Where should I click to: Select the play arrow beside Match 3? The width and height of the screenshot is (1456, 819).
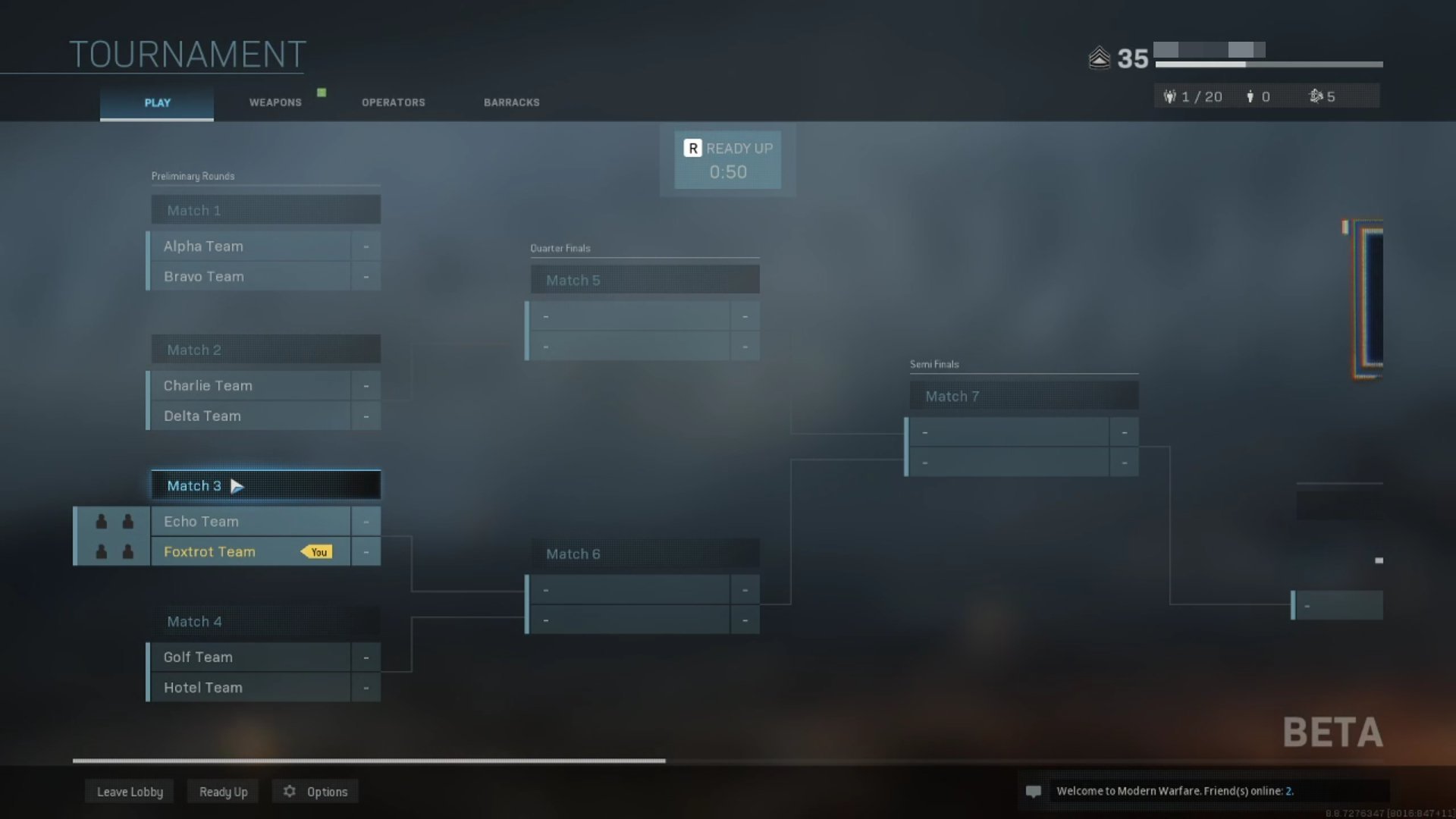click(x=237, y=486)
